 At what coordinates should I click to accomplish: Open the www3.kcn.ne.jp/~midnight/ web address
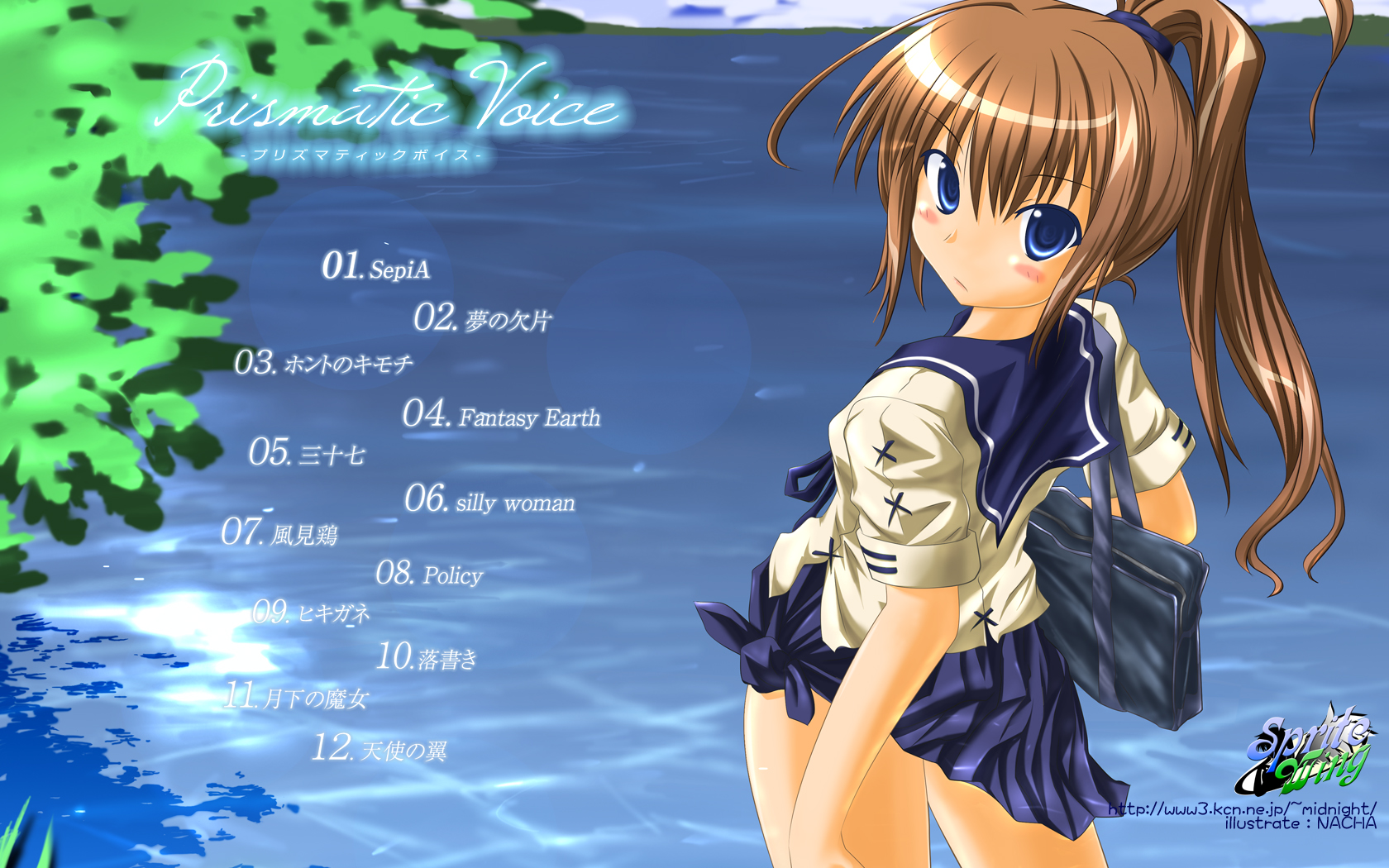click(1242, 809)
